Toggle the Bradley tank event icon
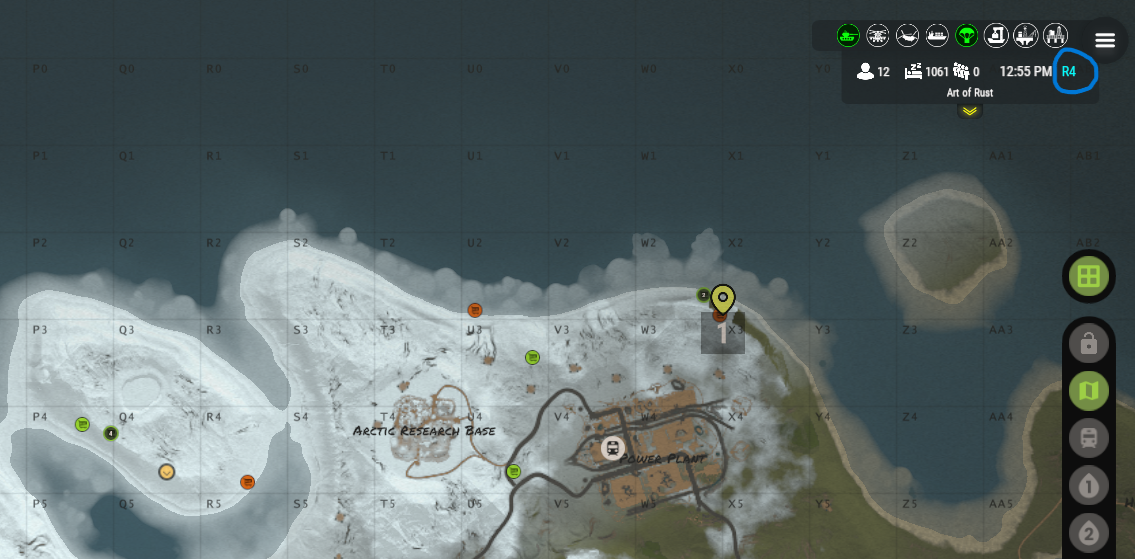 848,36
